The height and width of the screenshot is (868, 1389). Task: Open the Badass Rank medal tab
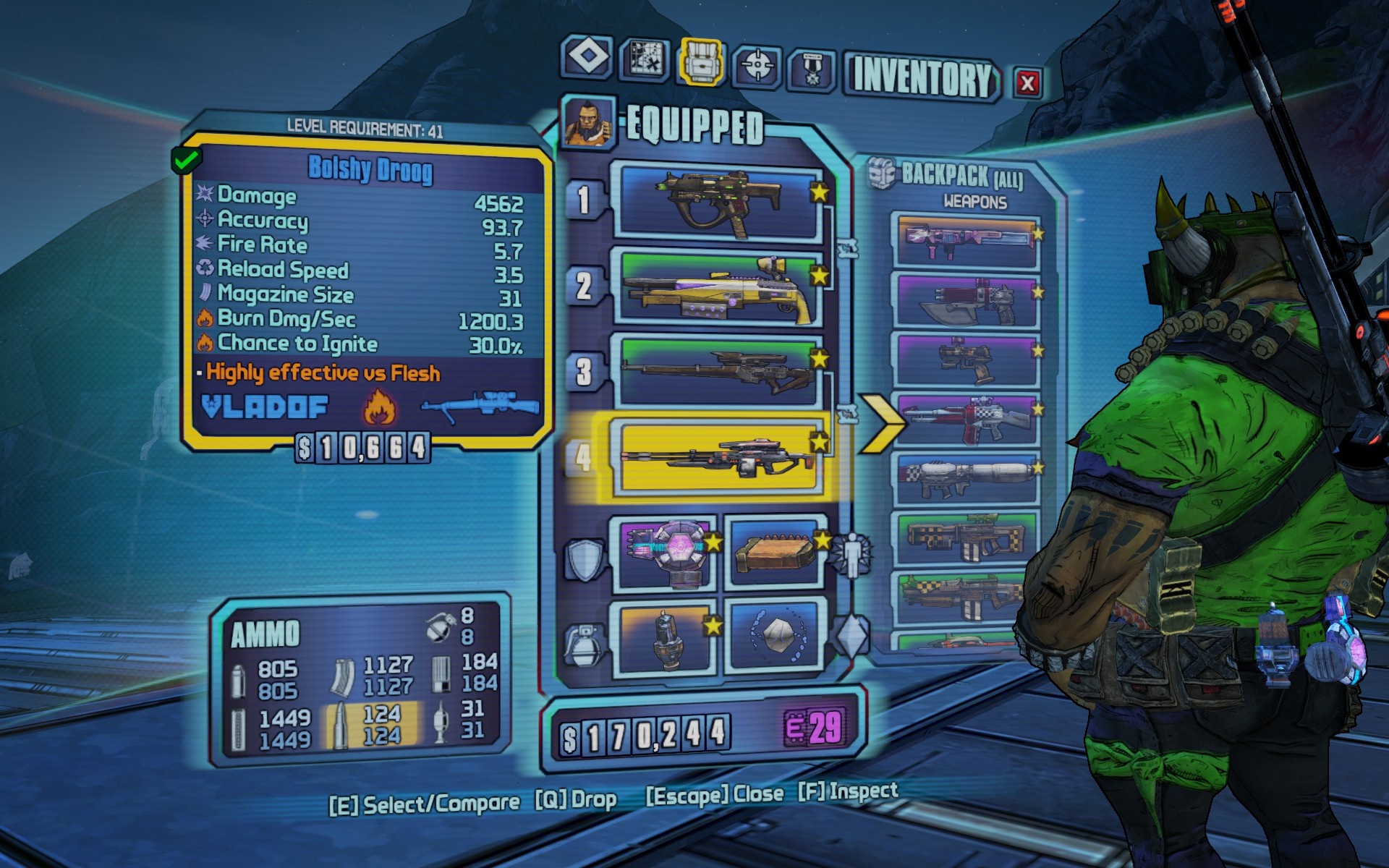point(812,69)
